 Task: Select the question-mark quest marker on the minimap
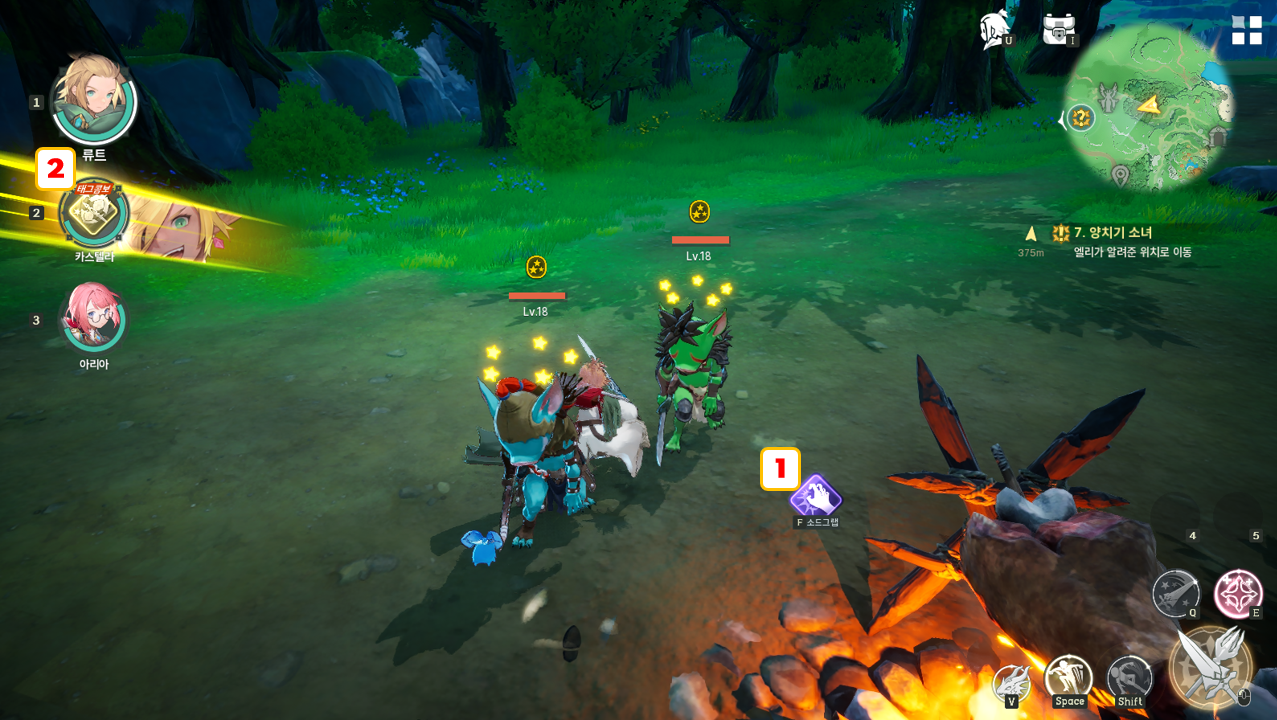tap(1080, 118)
